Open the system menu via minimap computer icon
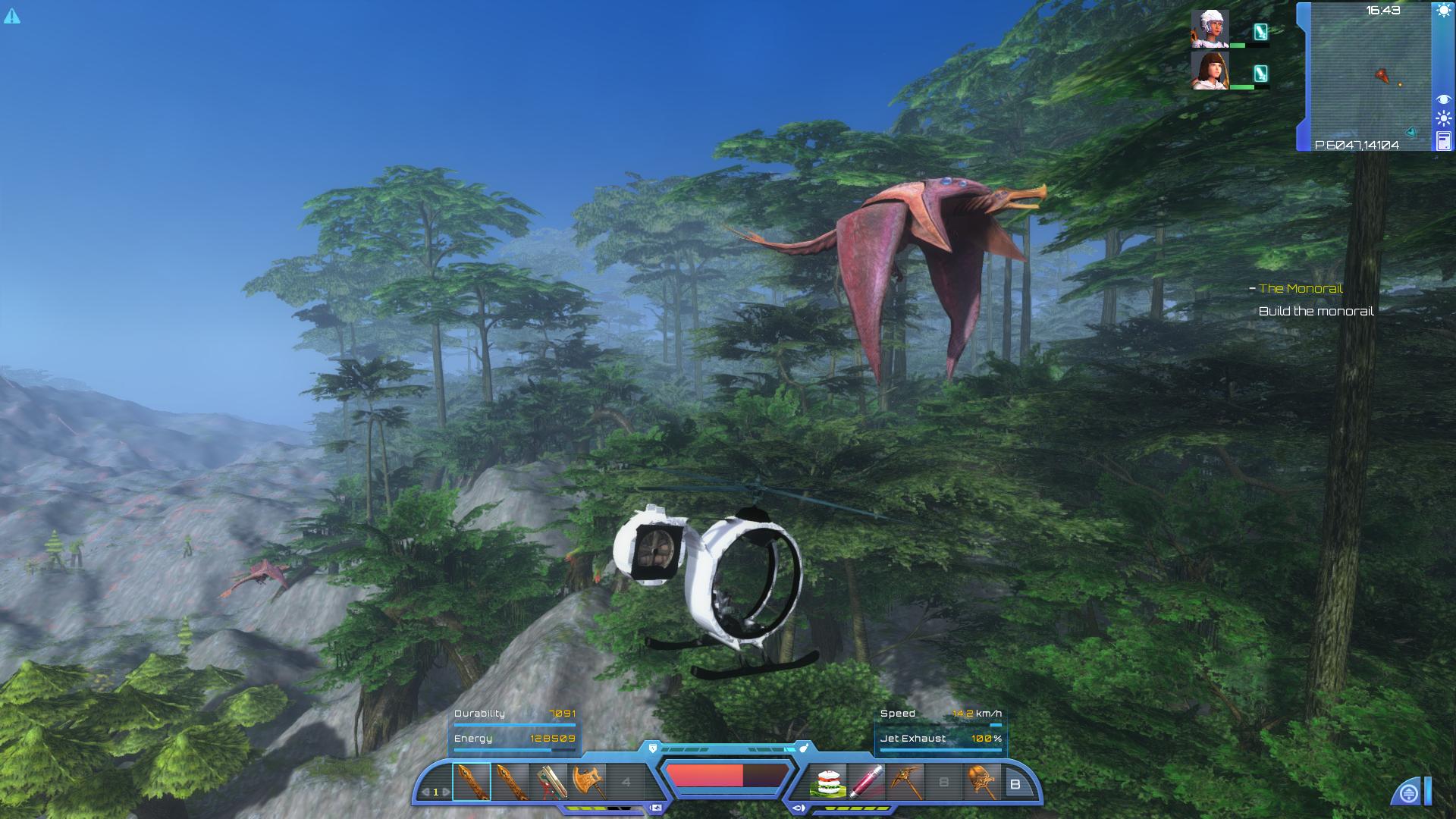The width and height of the screenshot is (1456, 819). coord(1445,140)
